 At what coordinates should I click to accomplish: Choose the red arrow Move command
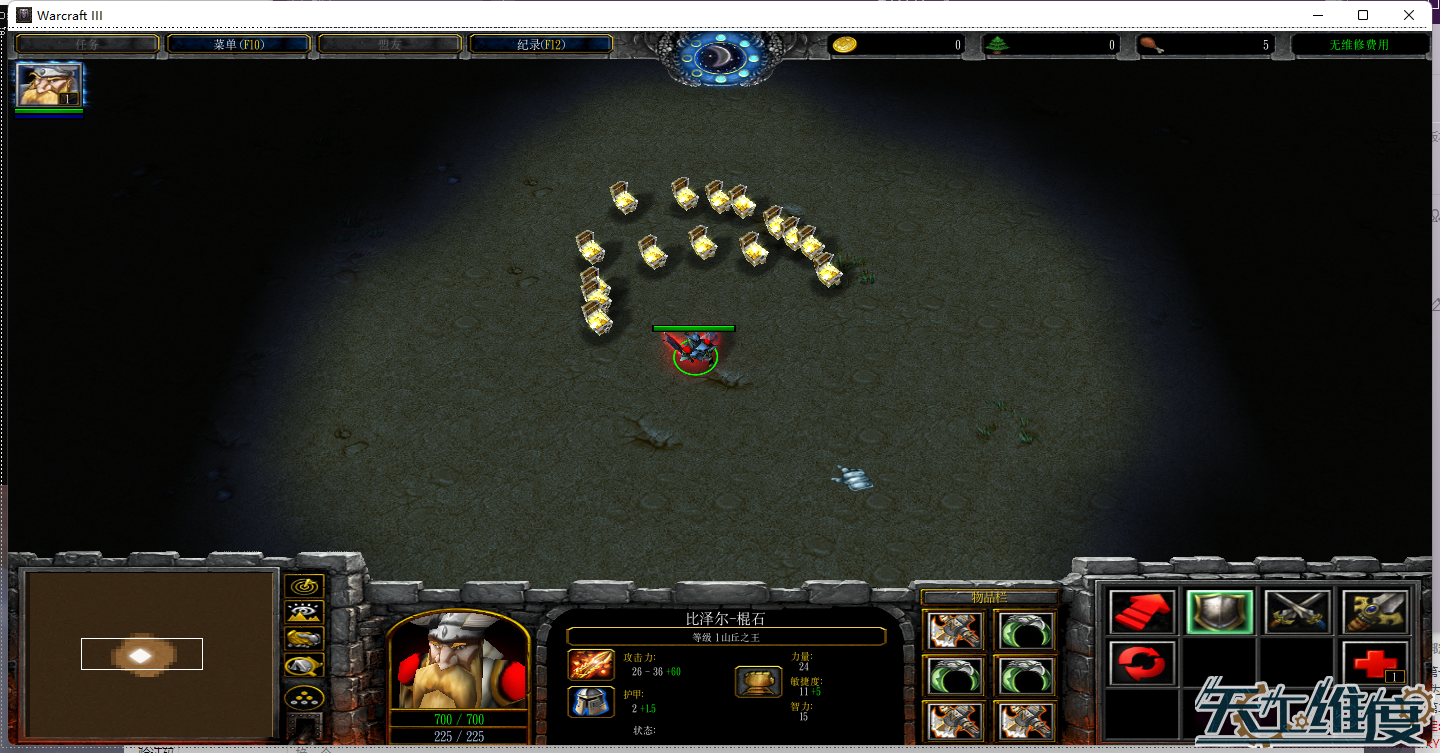(x=1142, y=611)
